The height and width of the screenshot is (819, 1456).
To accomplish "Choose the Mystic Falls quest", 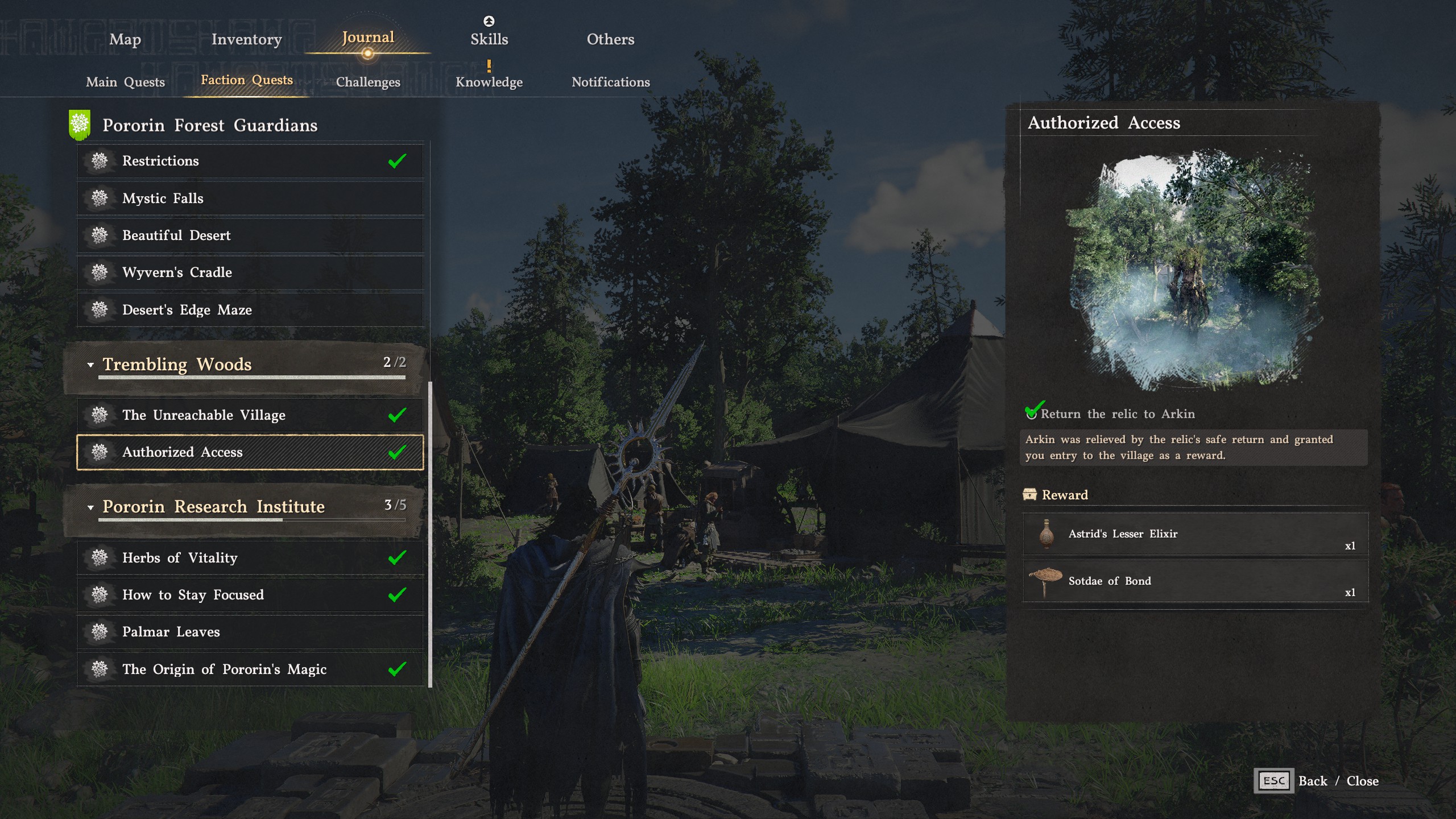I will pyautogui.click(x=250, y=198).
